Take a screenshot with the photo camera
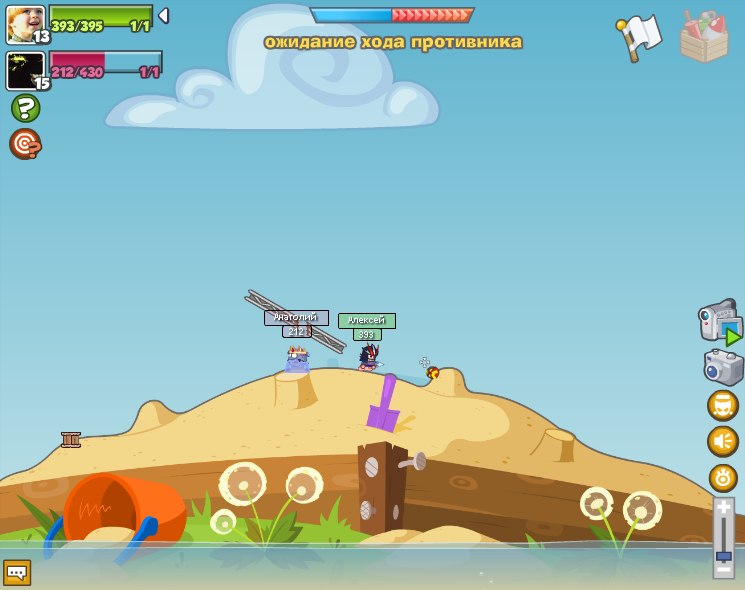Viewport: 745px width, 590px height. pos(723,367)
